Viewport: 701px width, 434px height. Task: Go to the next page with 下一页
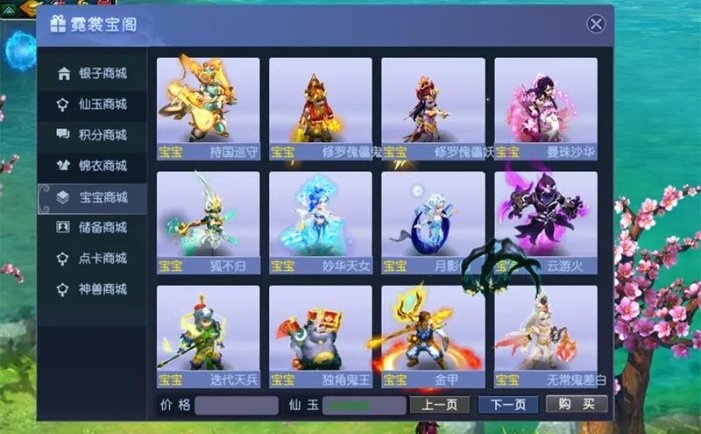[x=507, y=405]
